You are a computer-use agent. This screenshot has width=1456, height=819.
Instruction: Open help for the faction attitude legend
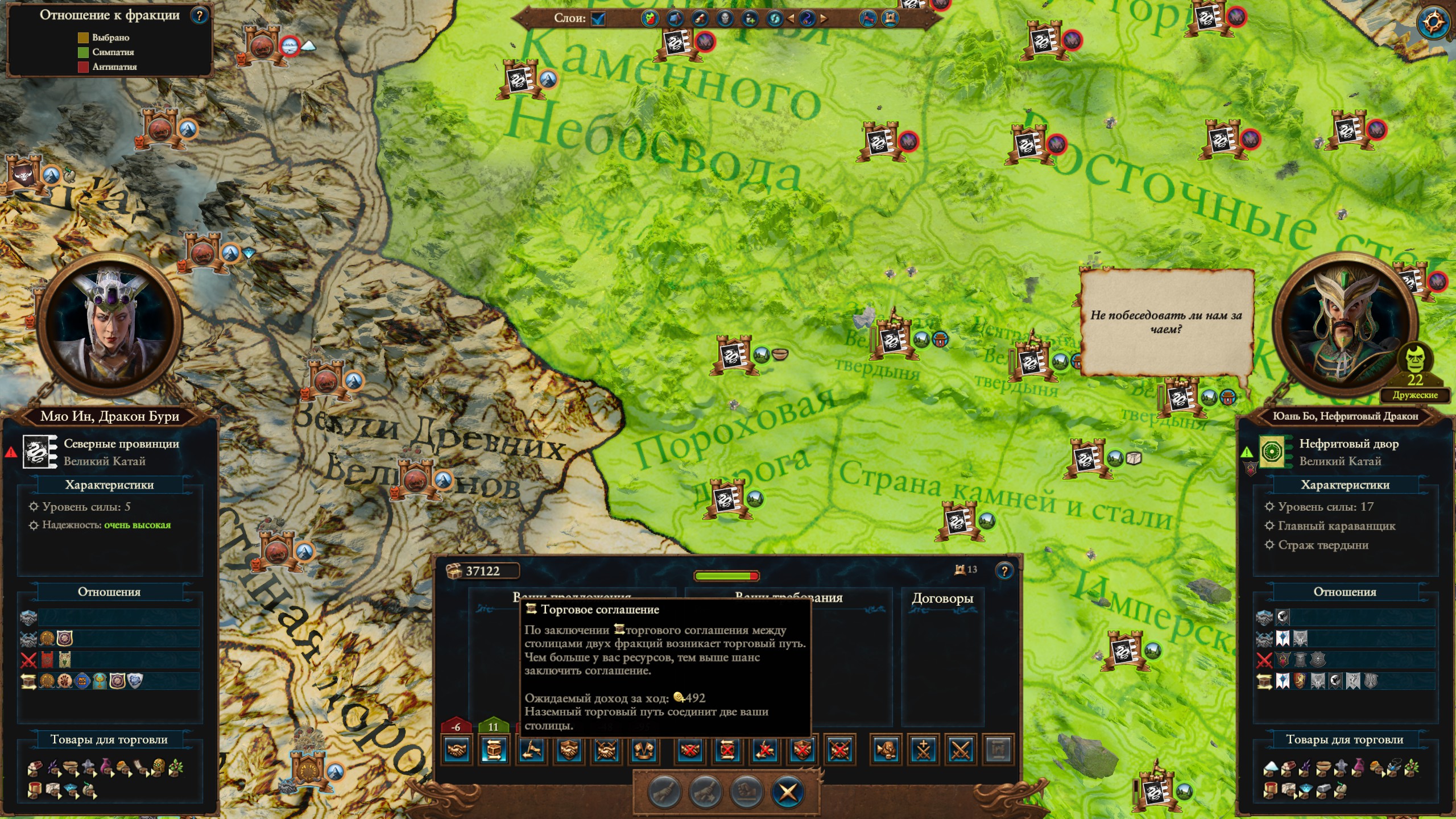(199, 15)
